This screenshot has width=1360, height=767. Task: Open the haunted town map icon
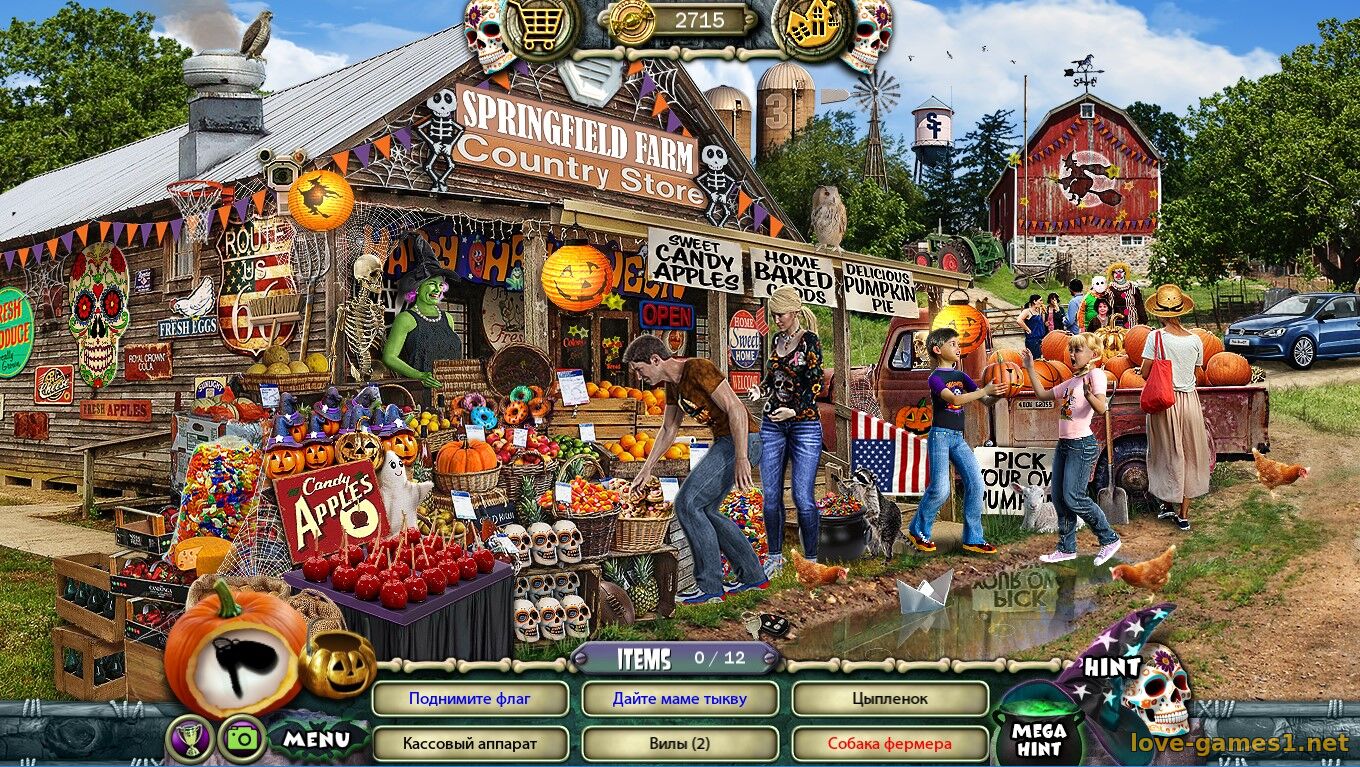810,27
